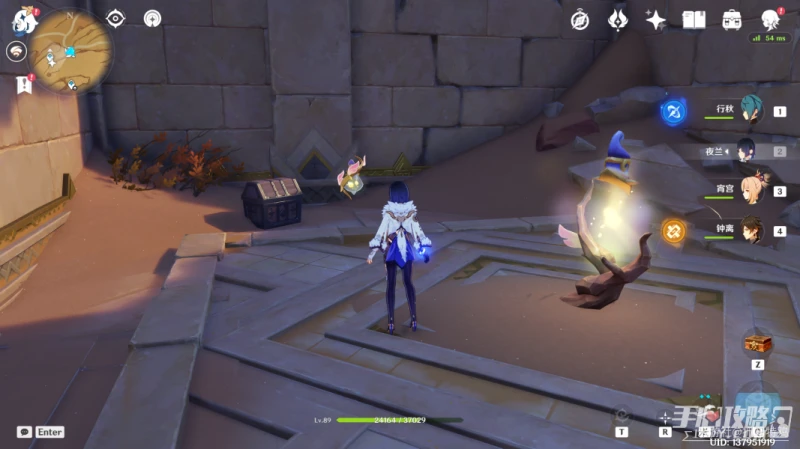Viewport: 800px width, 449px height.
Task: Toggle elemental sight eye icon
Action: (x=115, y=18)
